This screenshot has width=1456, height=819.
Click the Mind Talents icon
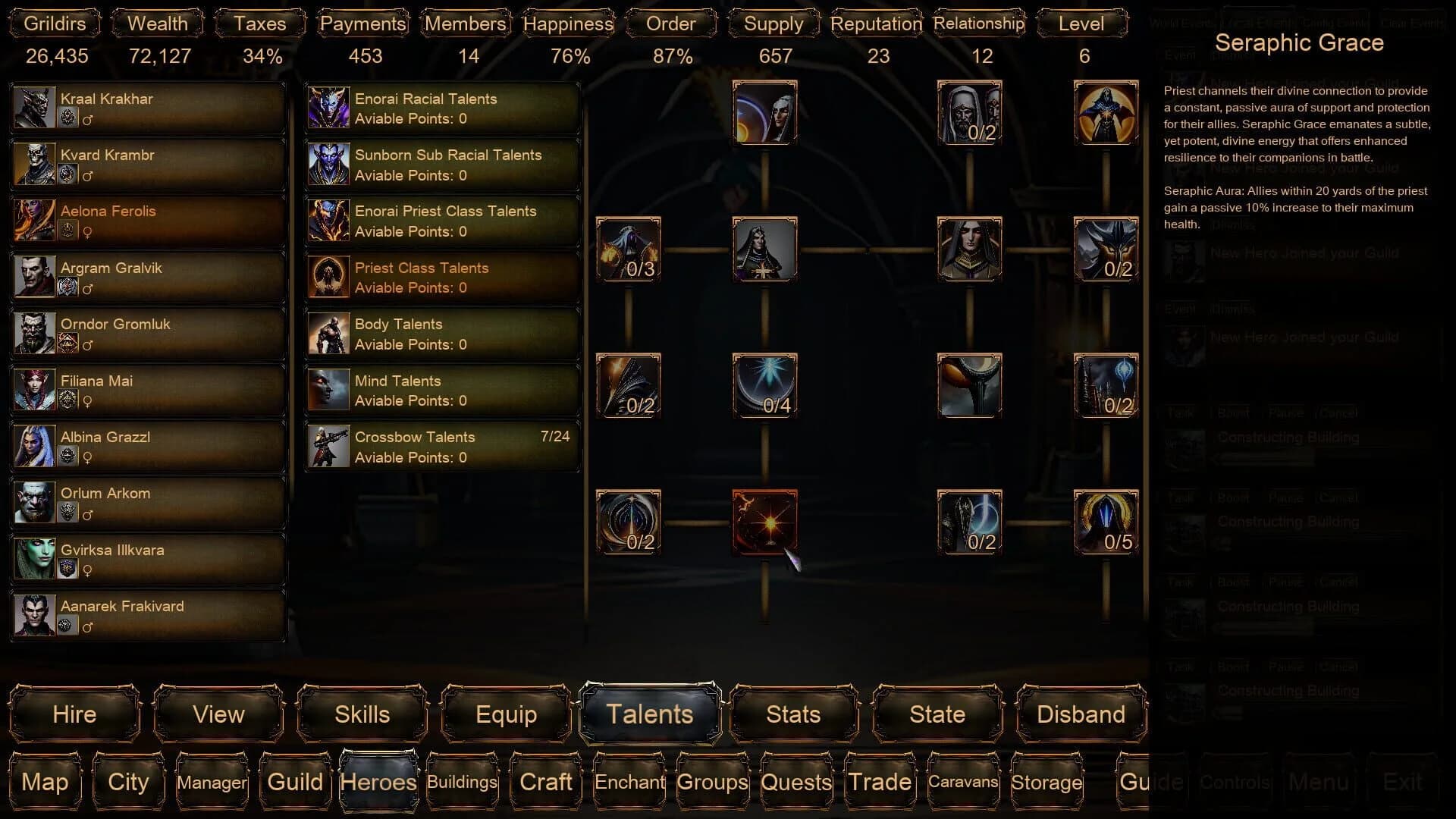pyautogui.click(x=328, y=390)
